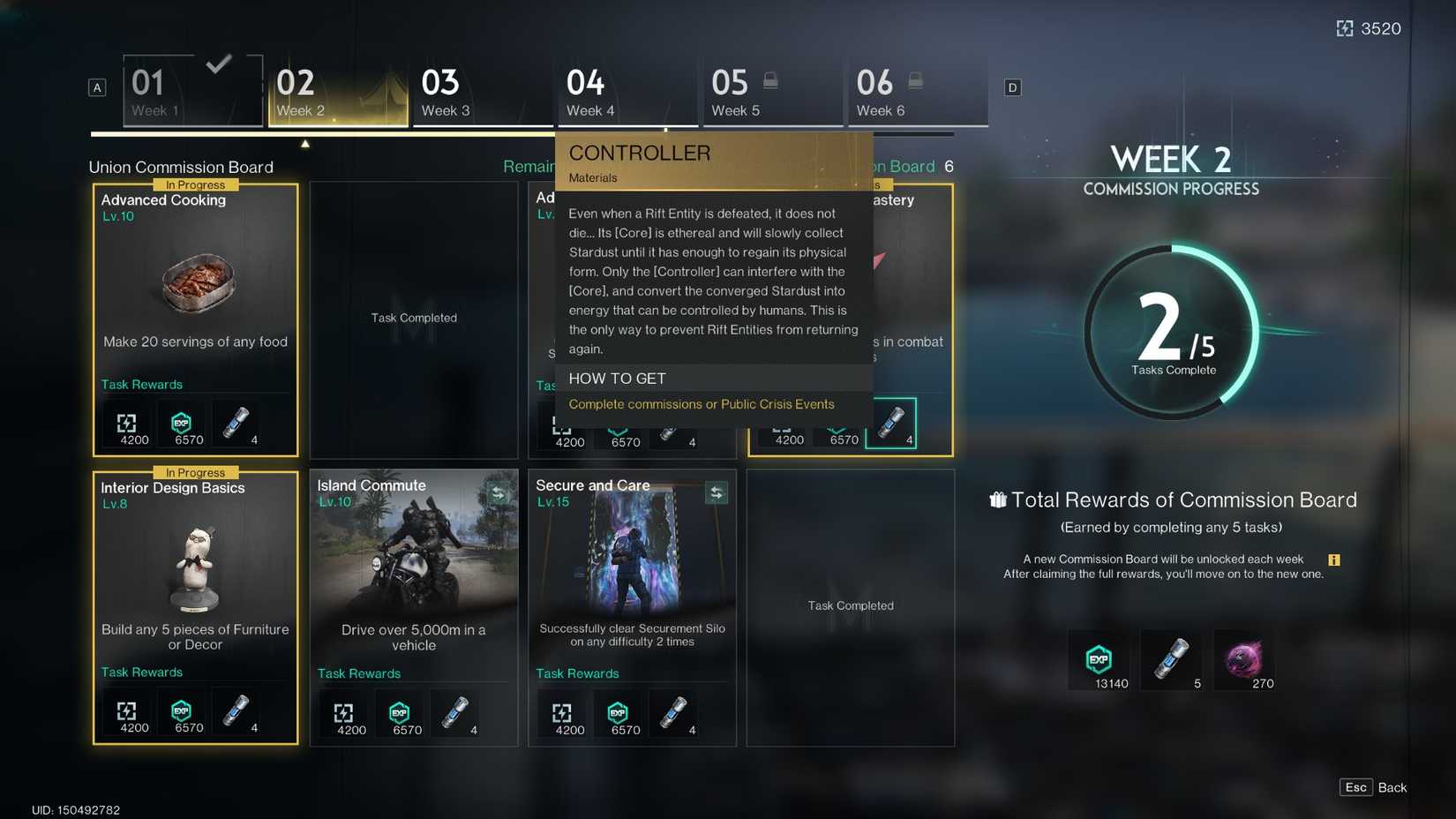Click the completion checkmark on Week 1
The width and height of the screenshot is (1456, 819).
(x=219, y=64)
